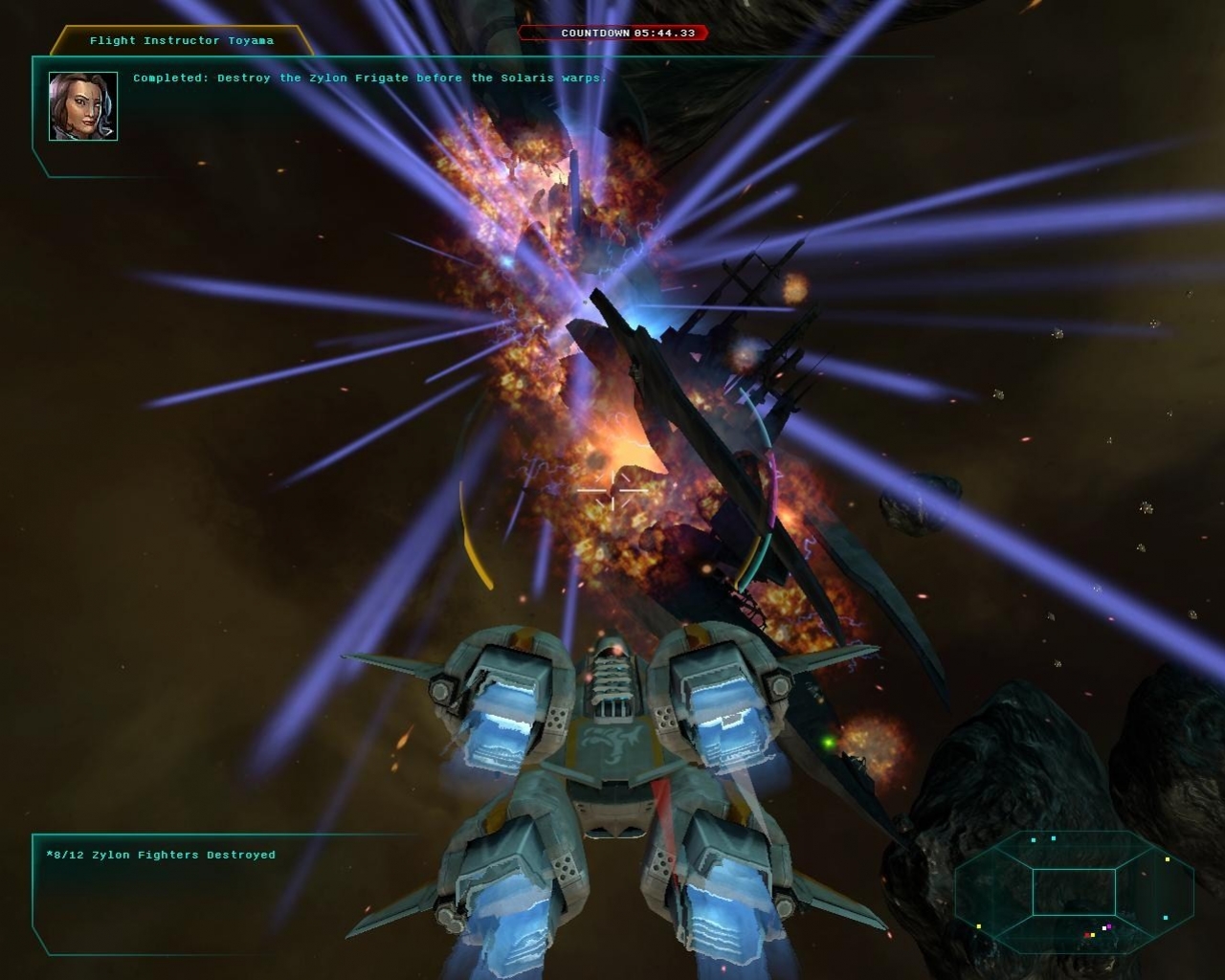
Task: Click the Flight Instructor Toyama name tab
Action: [x=182, y=41]
